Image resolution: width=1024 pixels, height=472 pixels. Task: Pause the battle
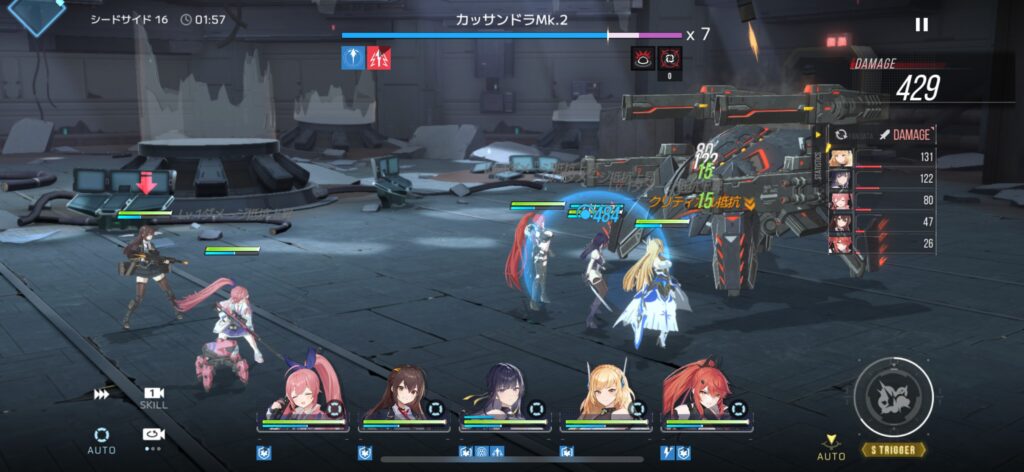pyautogui.click(x=921, y=25)
